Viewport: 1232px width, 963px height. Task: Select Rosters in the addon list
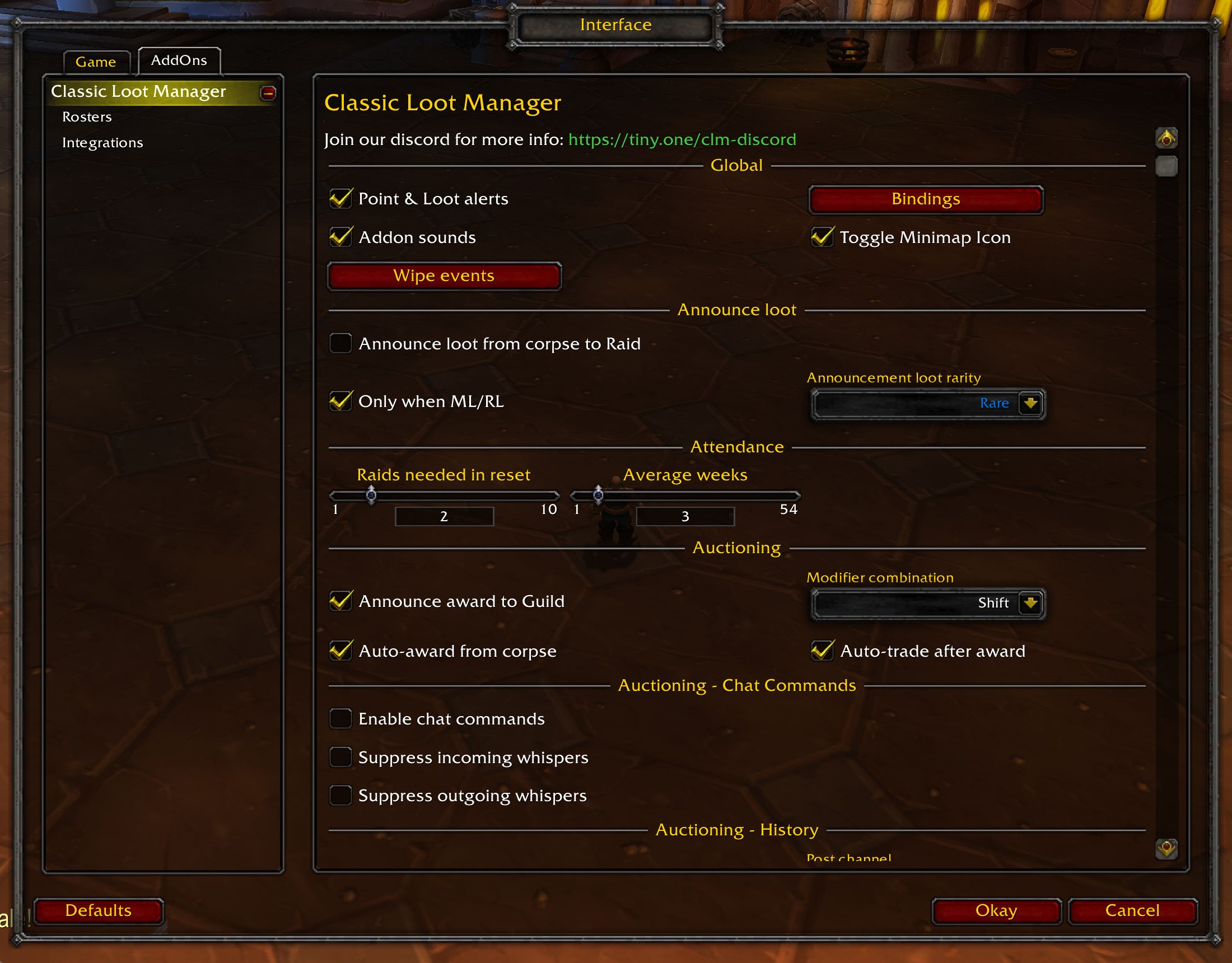pos(87,117)
